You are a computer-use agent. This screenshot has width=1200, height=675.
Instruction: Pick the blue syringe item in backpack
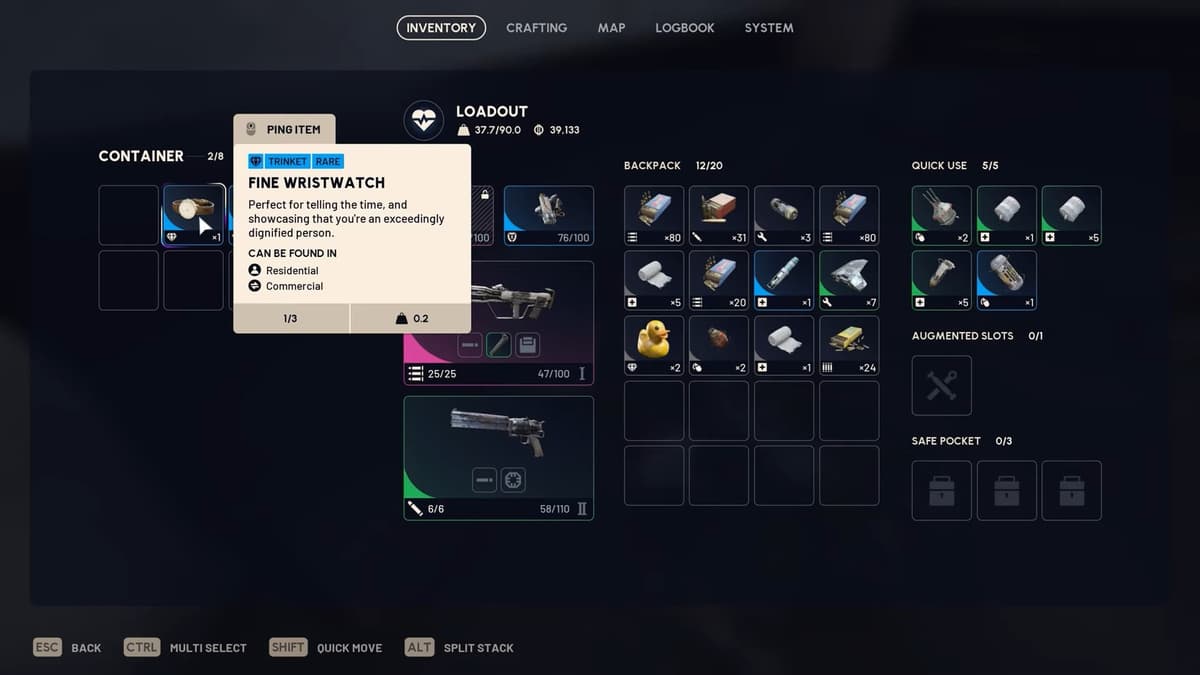tap(784, 280)
